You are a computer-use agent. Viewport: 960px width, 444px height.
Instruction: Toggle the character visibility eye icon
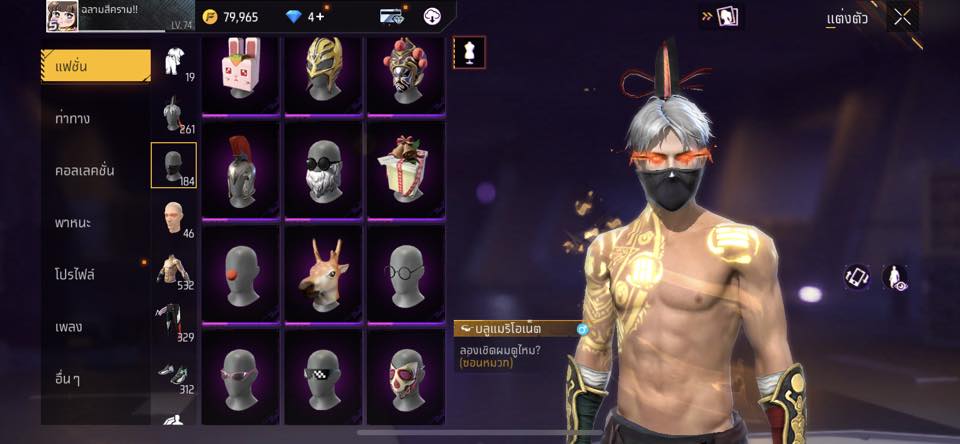click(x=895, y=277)
